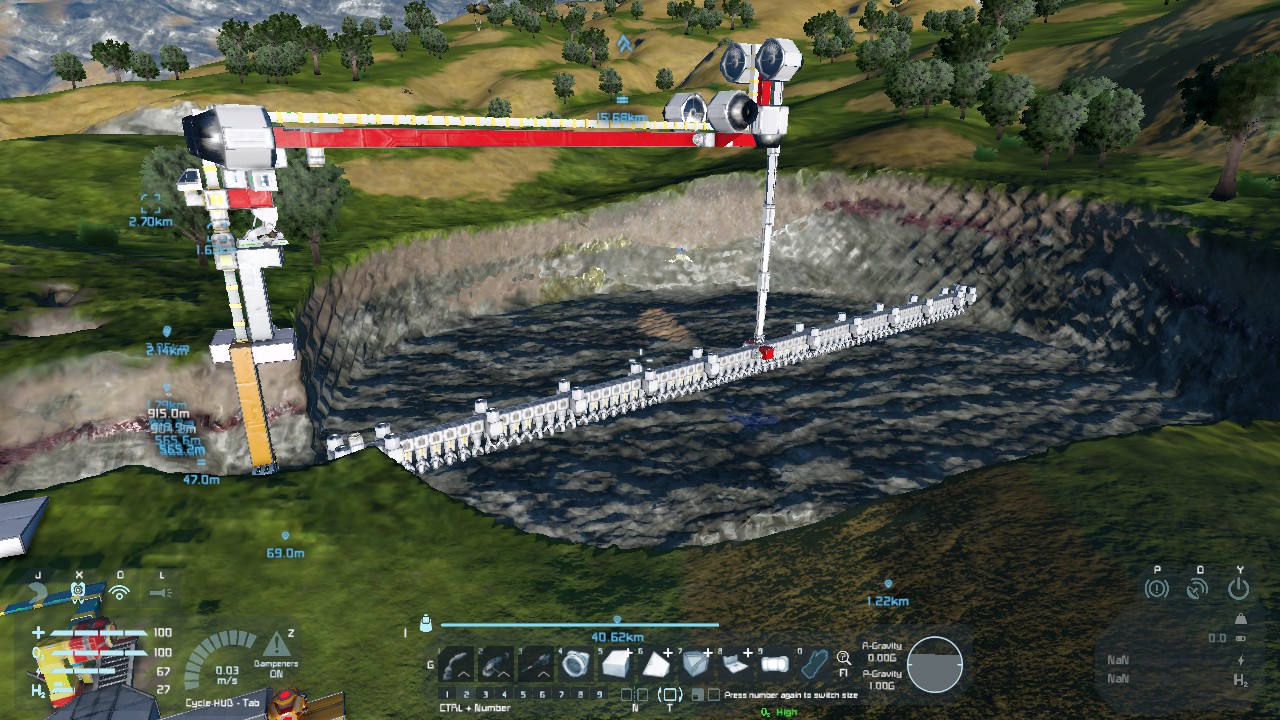This screenshot has width=1280, height=720.
Task: Switch to toolbar page 2
Action: coord(466,694)
